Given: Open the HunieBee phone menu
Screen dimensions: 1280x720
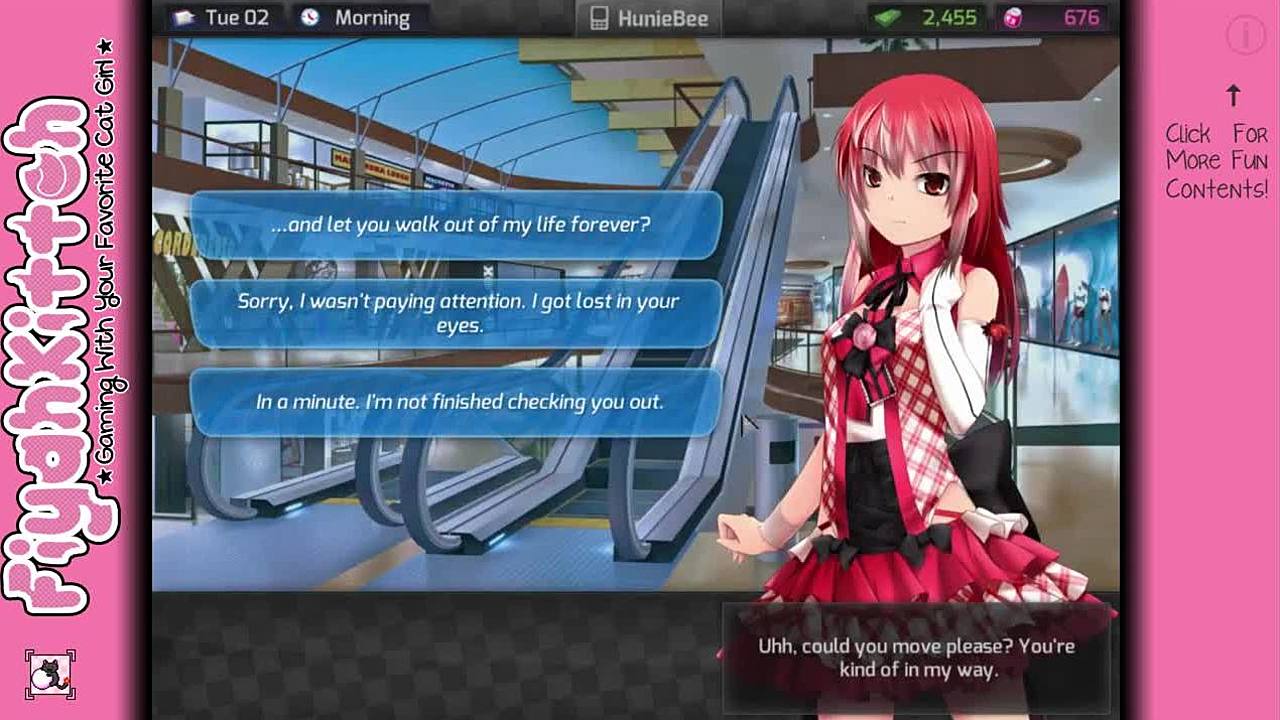Looking at the screenshot, I should point(648,18).
